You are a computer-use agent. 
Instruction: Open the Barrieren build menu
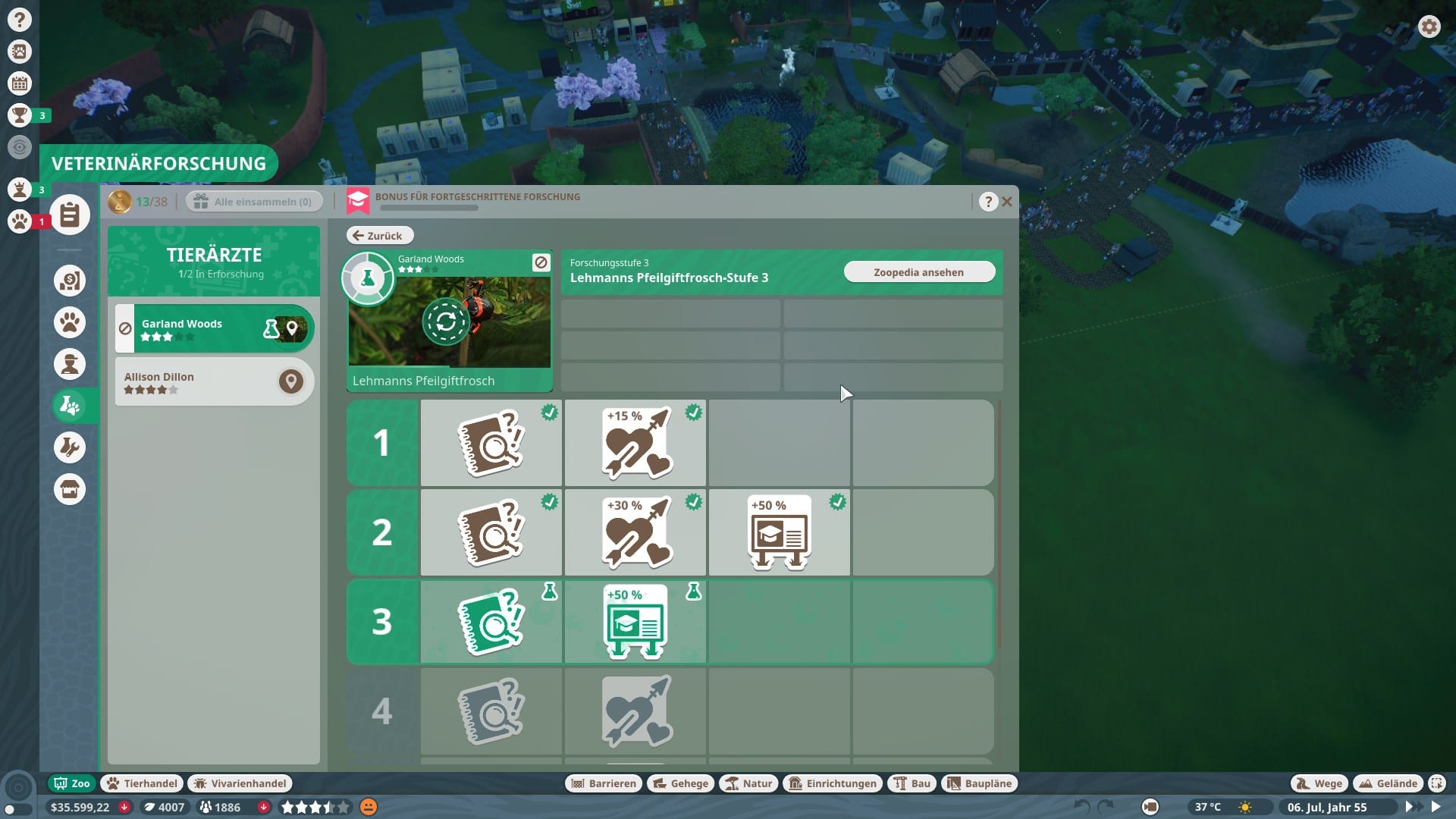[x=604, y=783]
